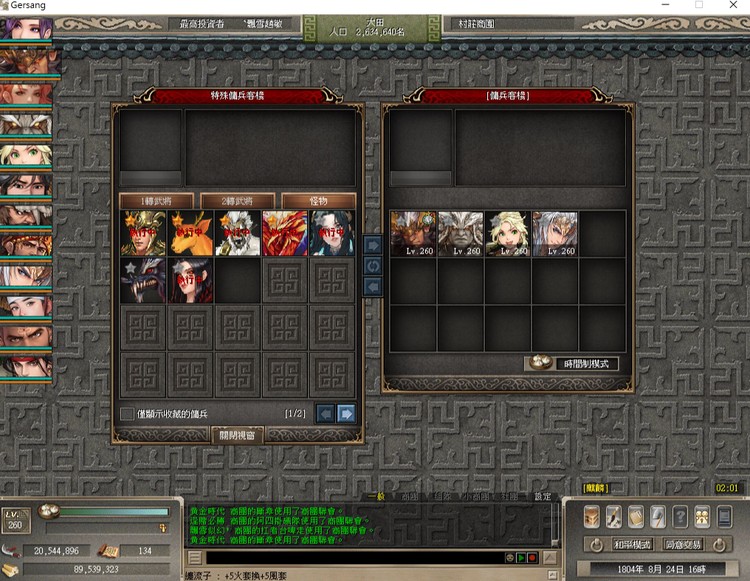750x581 pixels.
Task: Switch to the 1轉武將 tab
Action: point(156,201)
